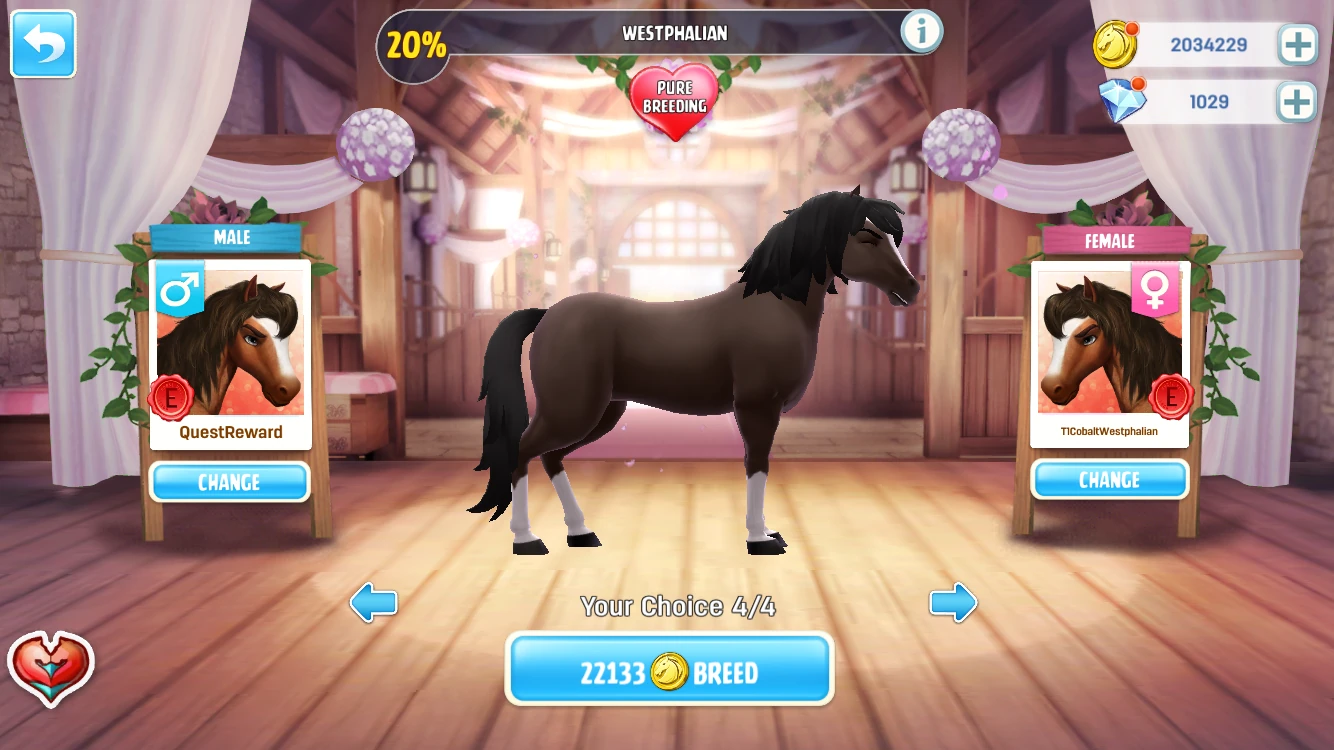The width and height of the screenshot is (1334, 750).
Task: Open the Westphalian breed info panel
Action: coord(919,30)
